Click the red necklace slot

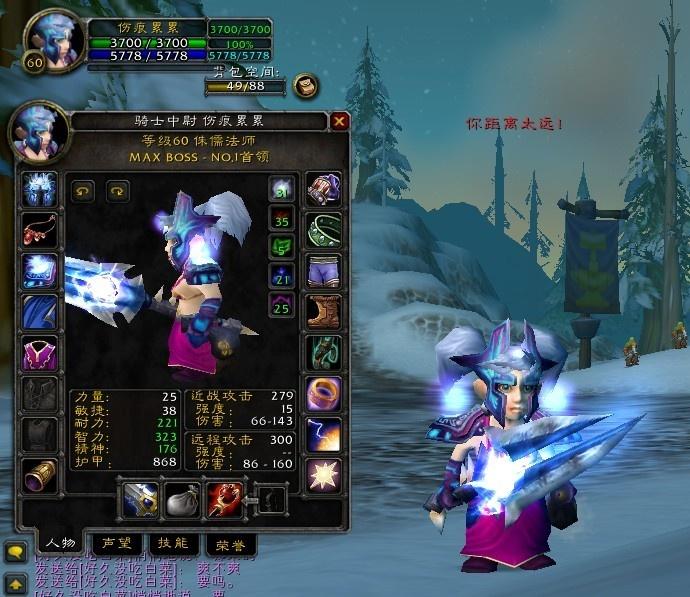pyautogui.click(x=40, y=230)
